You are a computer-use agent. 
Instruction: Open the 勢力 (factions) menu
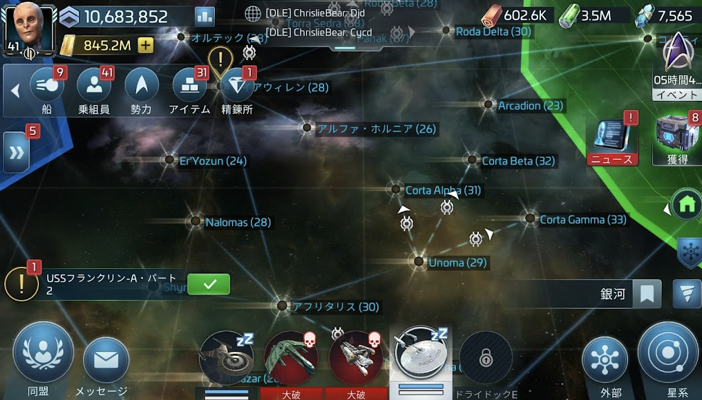pyautogui.click(x=141, y=90)
